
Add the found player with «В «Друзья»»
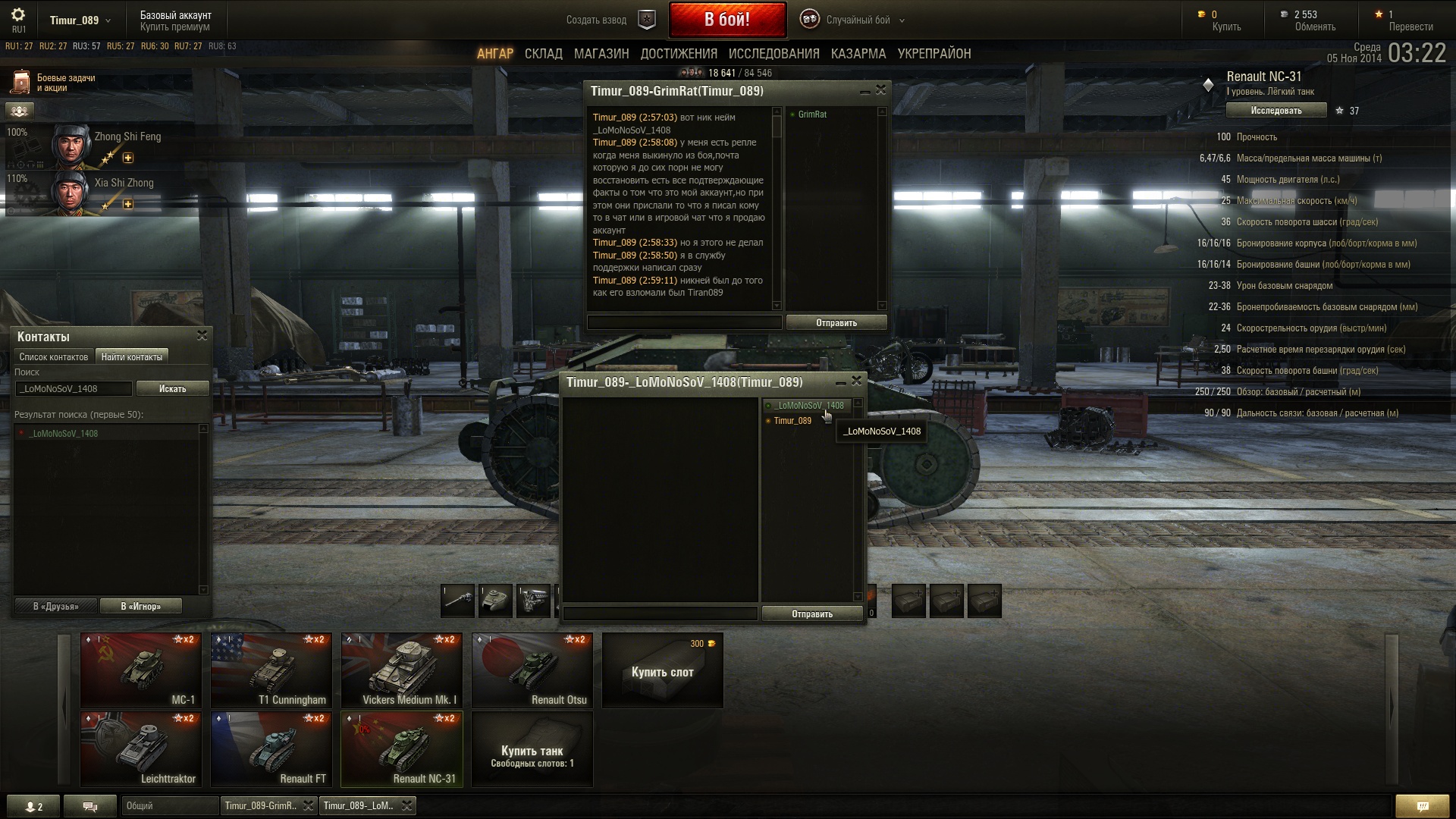point(56,607)
